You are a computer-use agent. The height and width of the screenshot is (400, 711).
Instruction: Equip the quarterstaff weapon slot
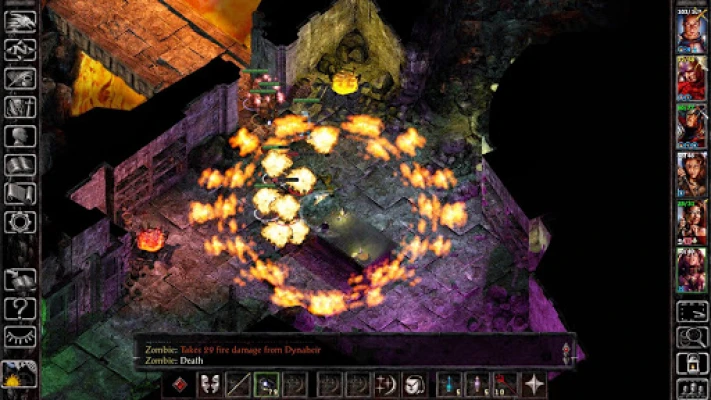coord(238,384)
